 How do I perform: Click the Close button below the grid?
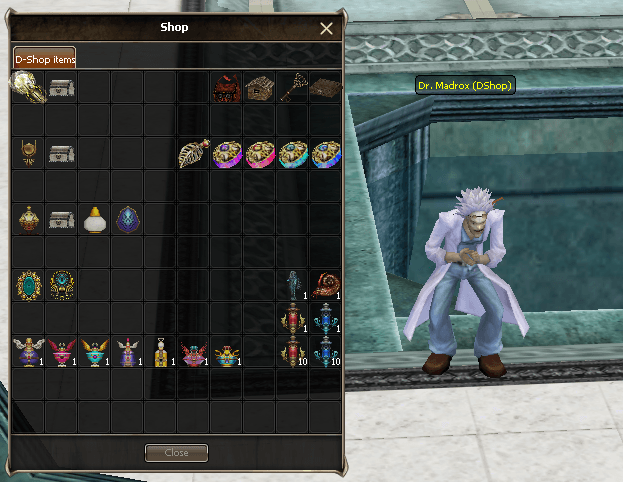tap(176, 453)
